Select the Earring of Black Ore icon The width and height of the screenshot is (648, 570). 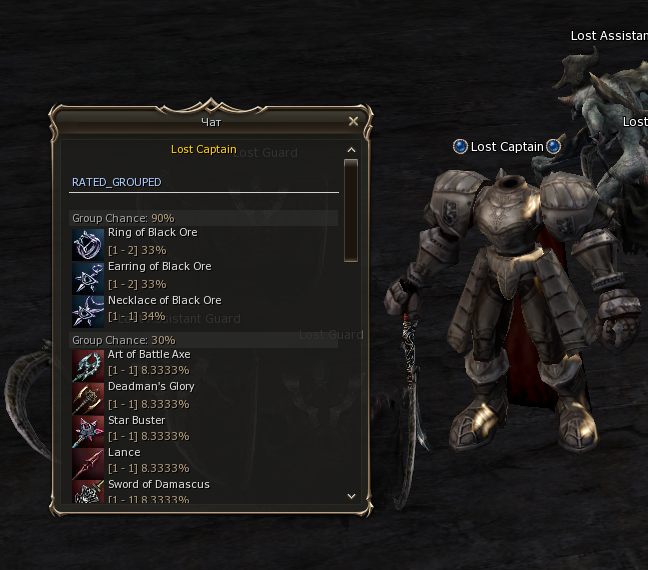click(88, 278)
